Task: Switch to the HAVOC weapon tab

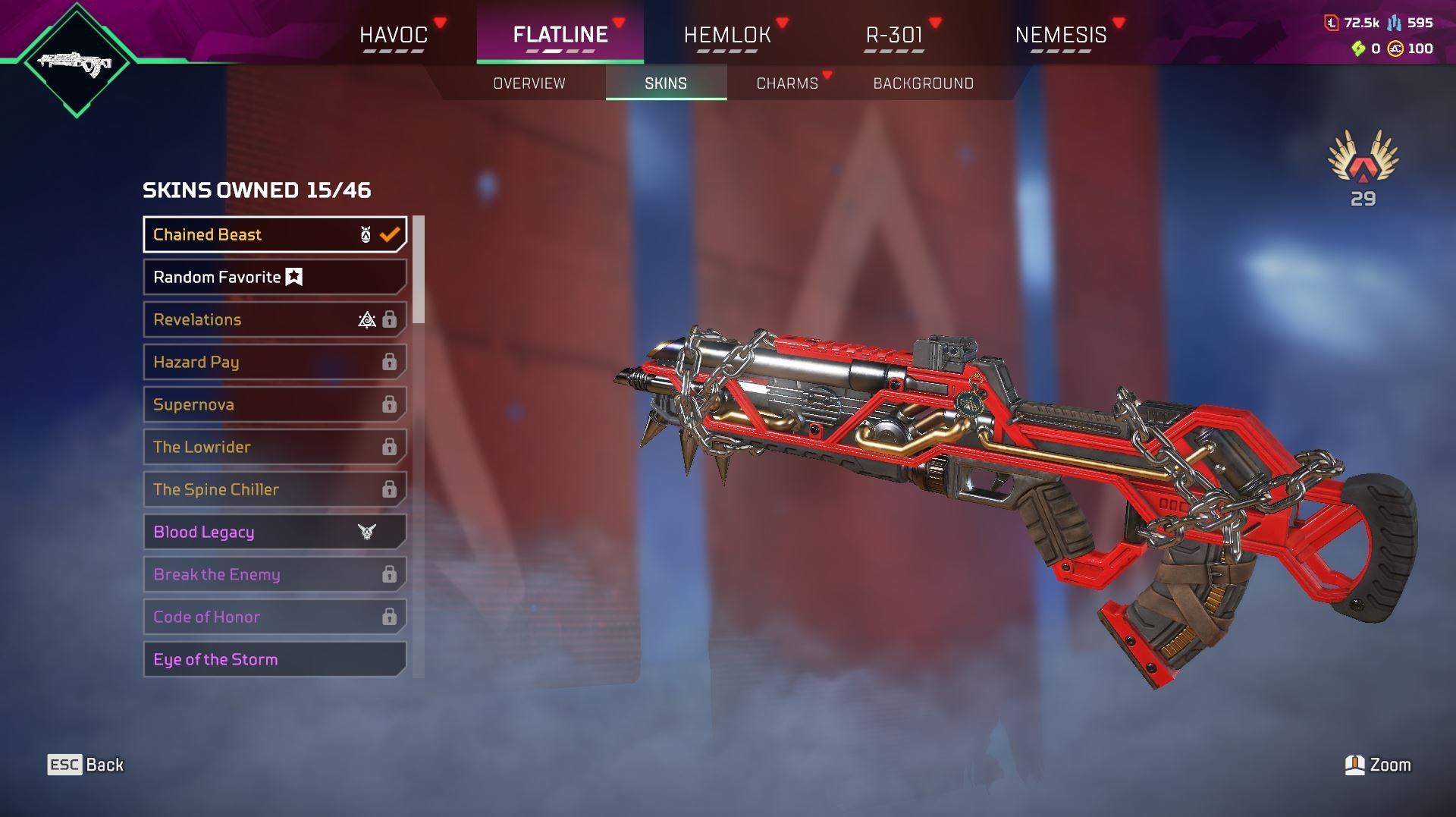Action: pyautogui.click(x=394, y=35)
